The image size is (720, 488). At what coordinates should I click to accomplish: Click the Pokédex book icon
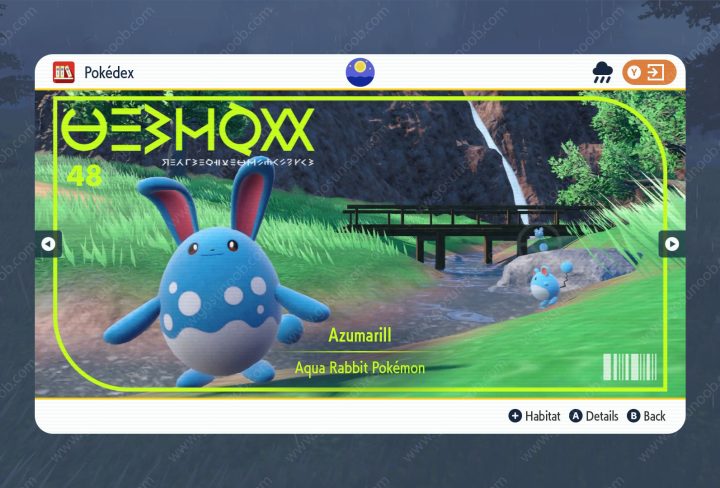[63, 72]
